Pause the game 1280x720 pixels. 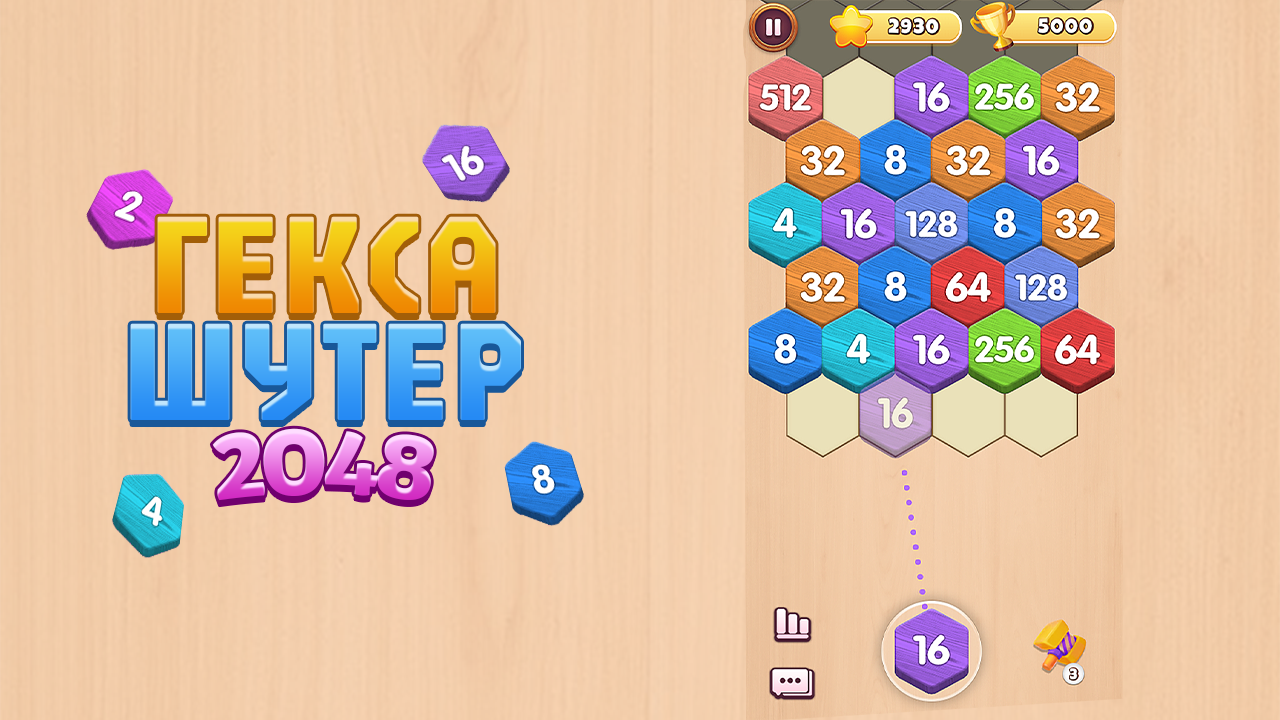[770, 27]
